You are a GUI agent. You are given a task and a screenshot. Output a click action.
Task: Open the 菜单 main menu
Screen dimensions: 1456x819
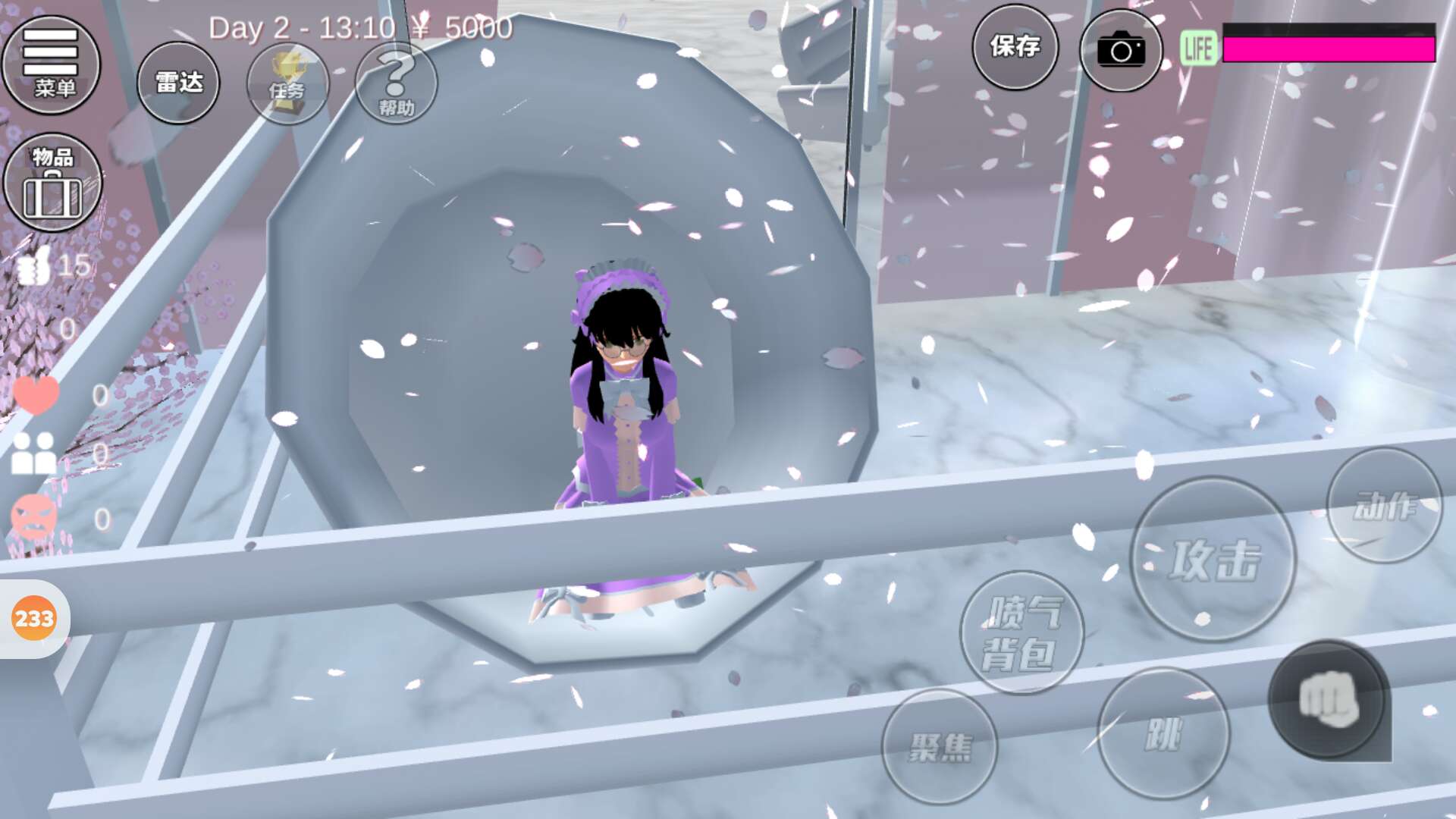(52, 64)
